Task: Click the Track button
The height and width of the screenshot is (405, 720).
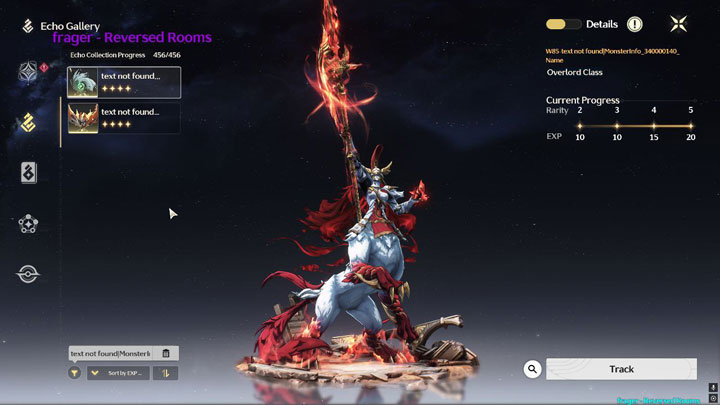Action: coord(621,369)
